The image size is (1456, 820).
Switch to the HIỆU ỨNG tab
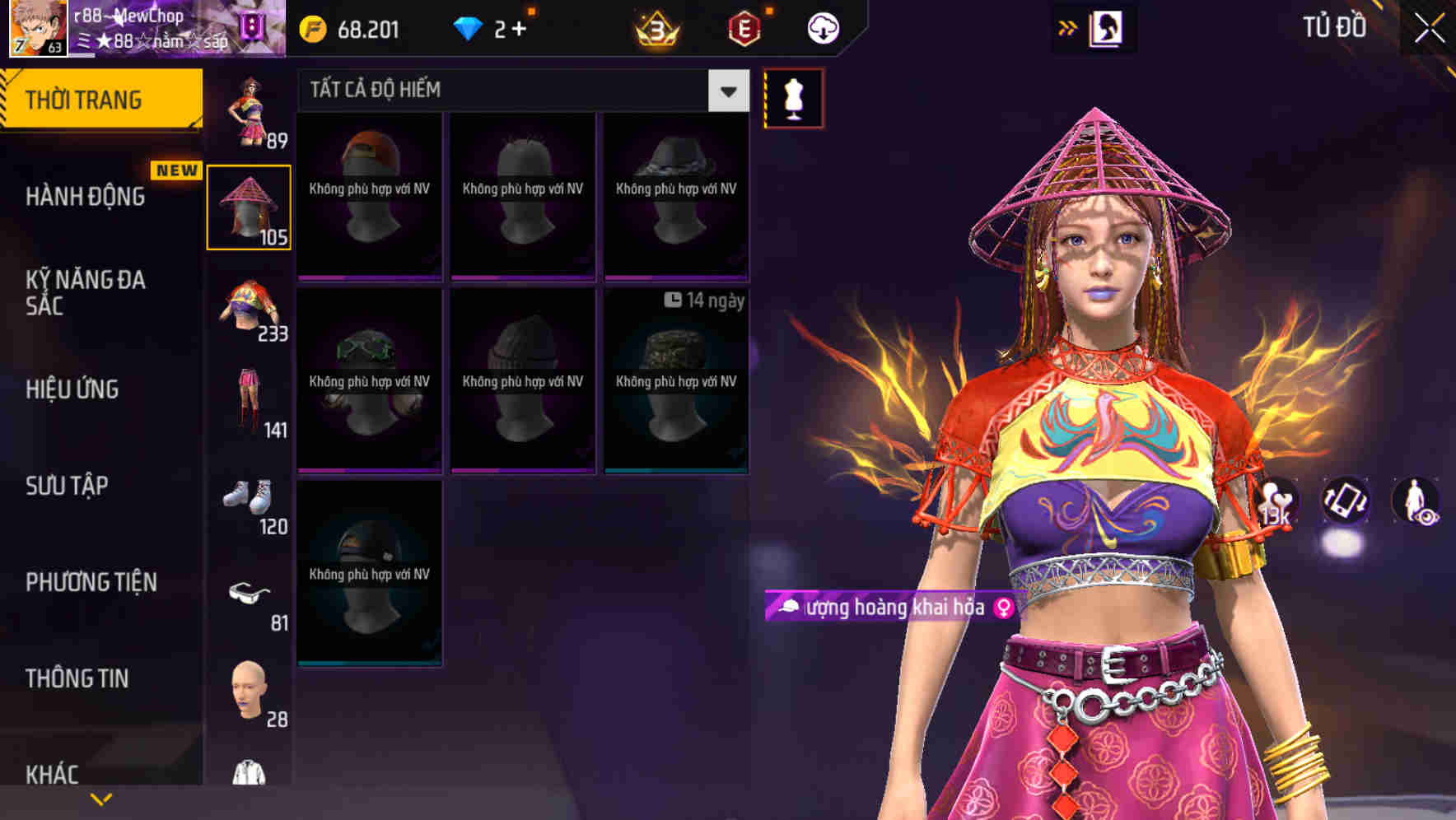point(72,389)
